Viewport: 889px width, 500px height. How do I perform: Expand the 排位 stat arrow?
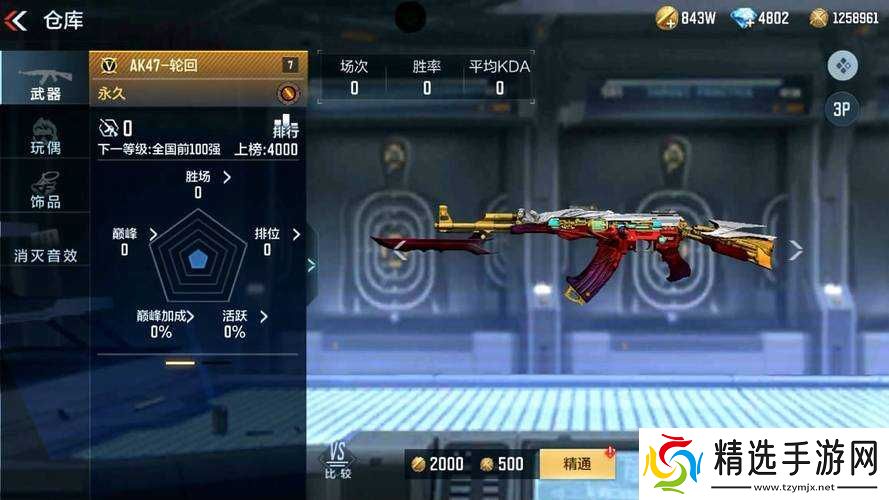click(296, 234)
